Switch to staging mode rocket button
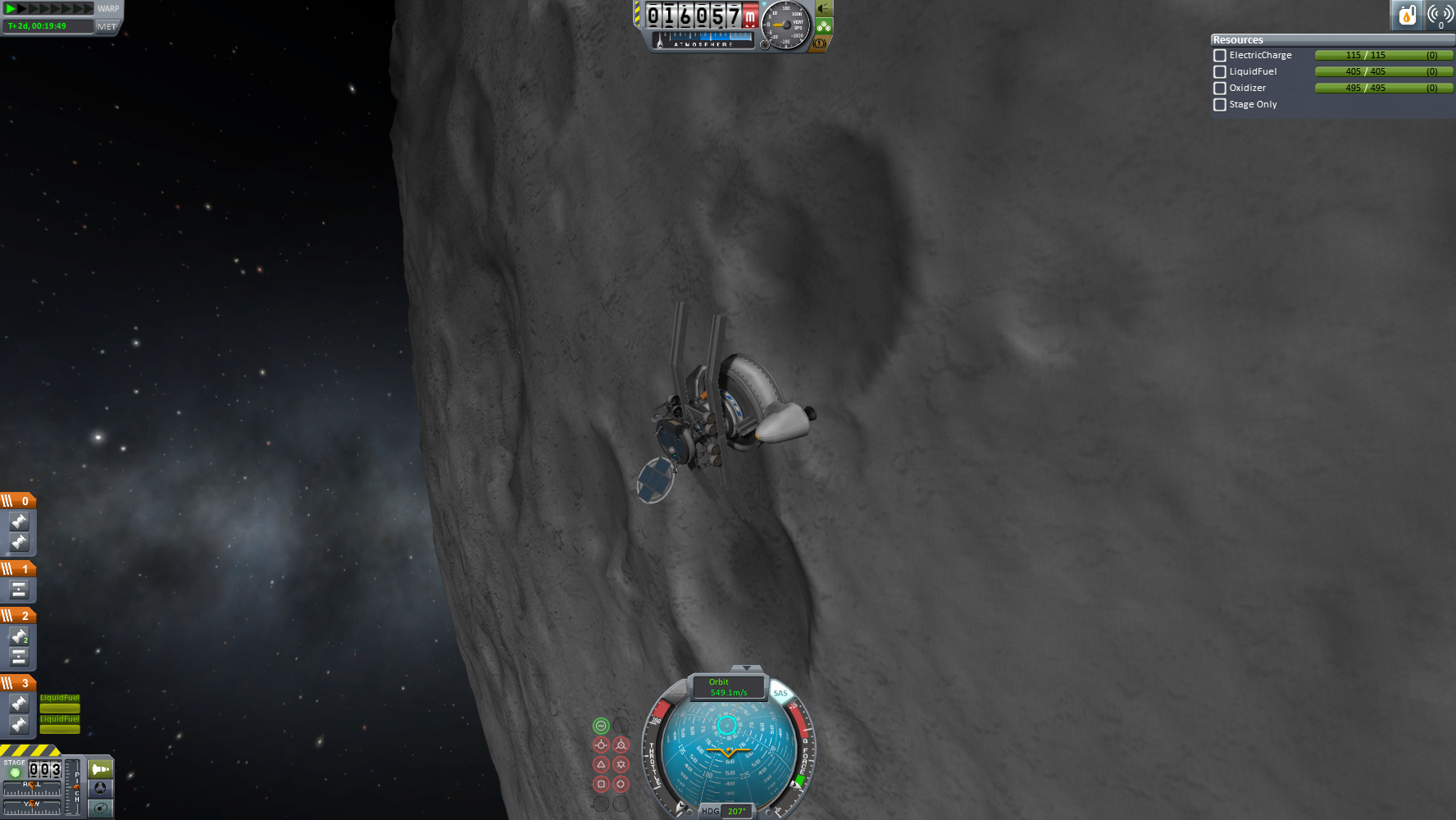The image size is (1456, 820). pos(100,769)
